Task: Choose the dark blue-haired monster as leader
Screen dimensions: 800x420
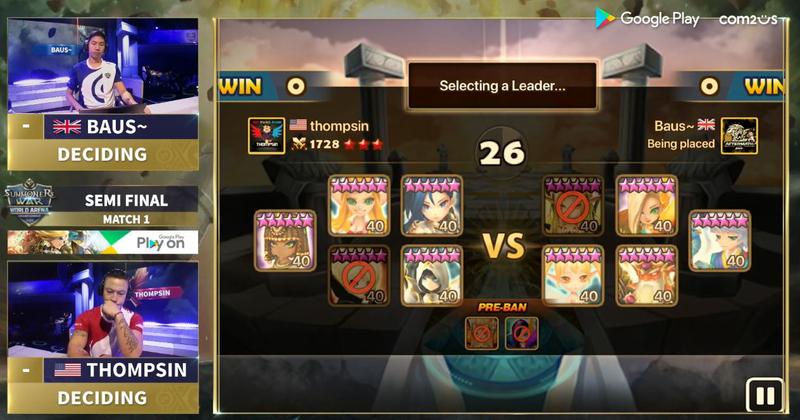Action: 432,207
